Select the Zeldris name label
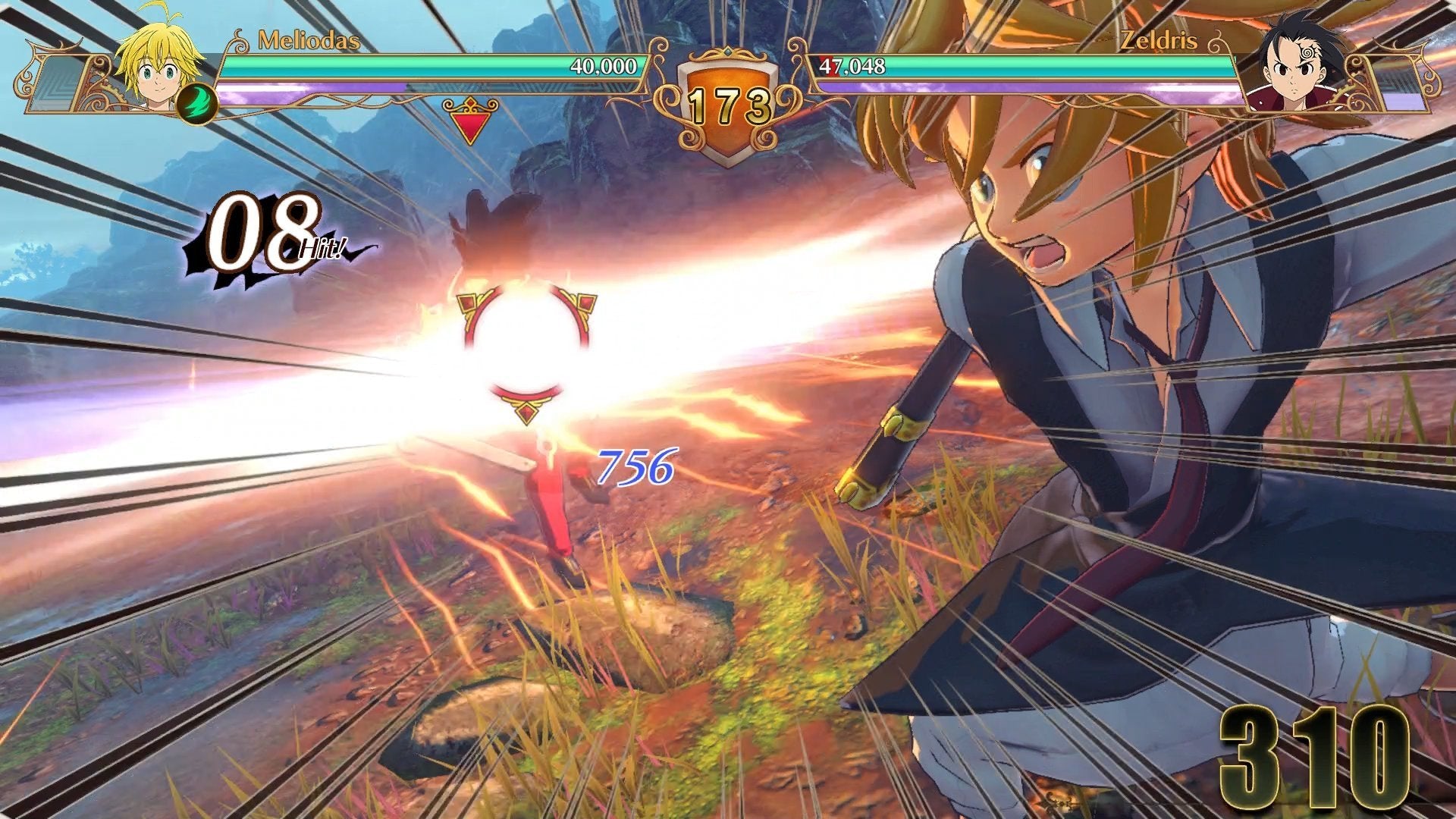Screen dimensions: 1456x819 point(1159,39)
